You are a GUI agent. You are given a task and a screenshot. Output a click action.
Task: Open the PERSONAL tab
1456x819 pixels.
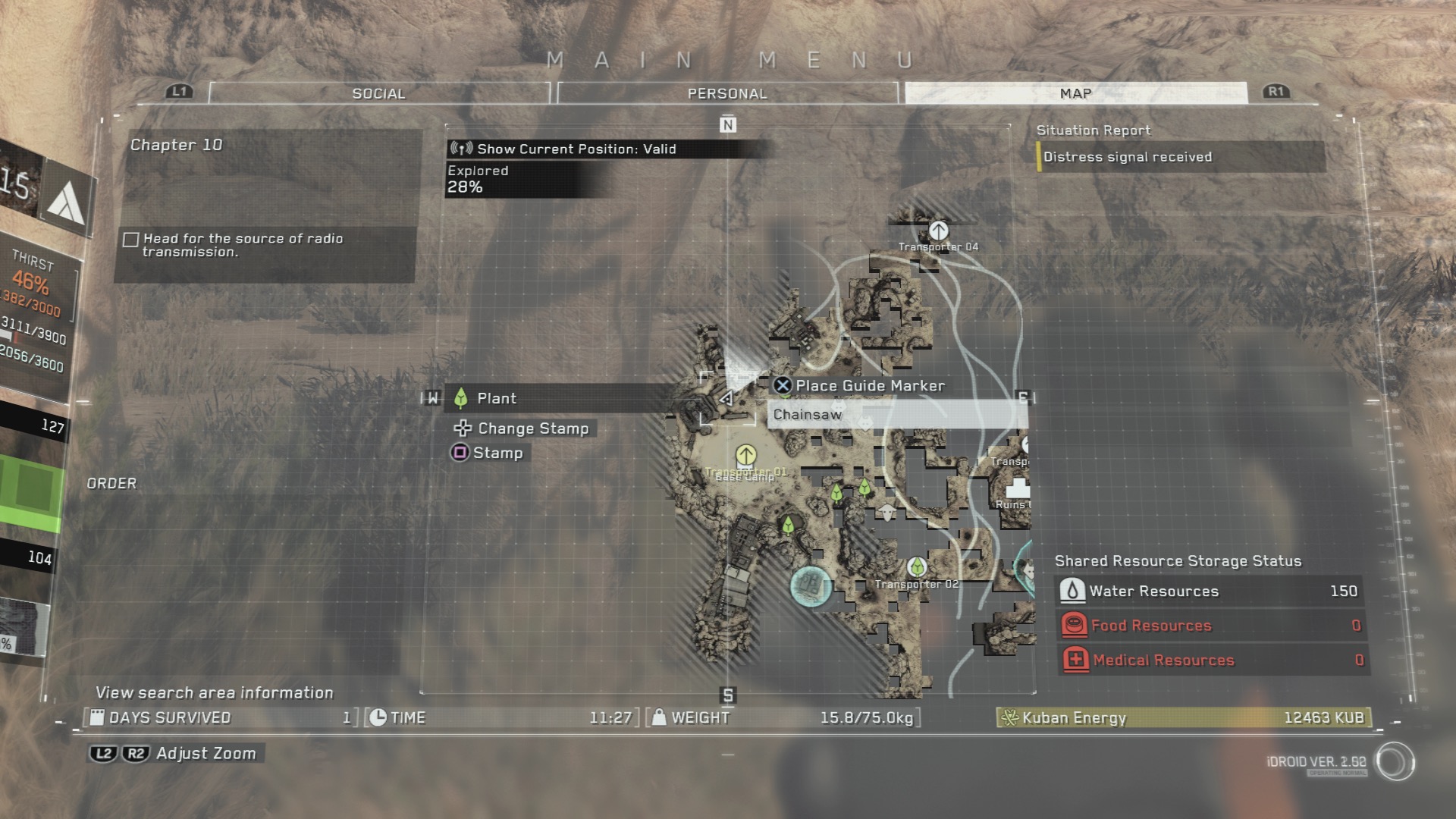[727, 93]
